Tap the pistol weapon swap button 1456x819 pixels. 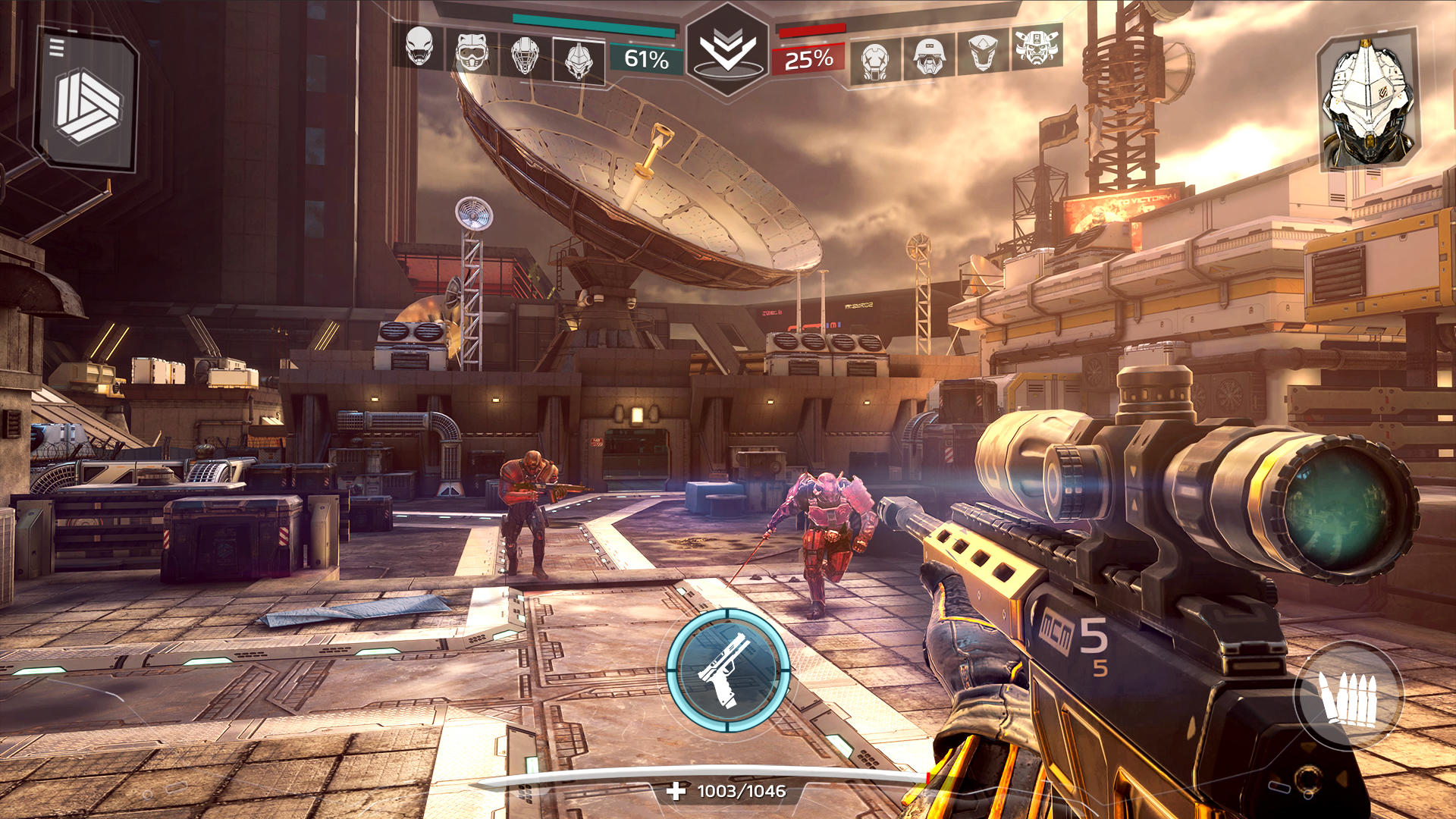tap(728, 669)
